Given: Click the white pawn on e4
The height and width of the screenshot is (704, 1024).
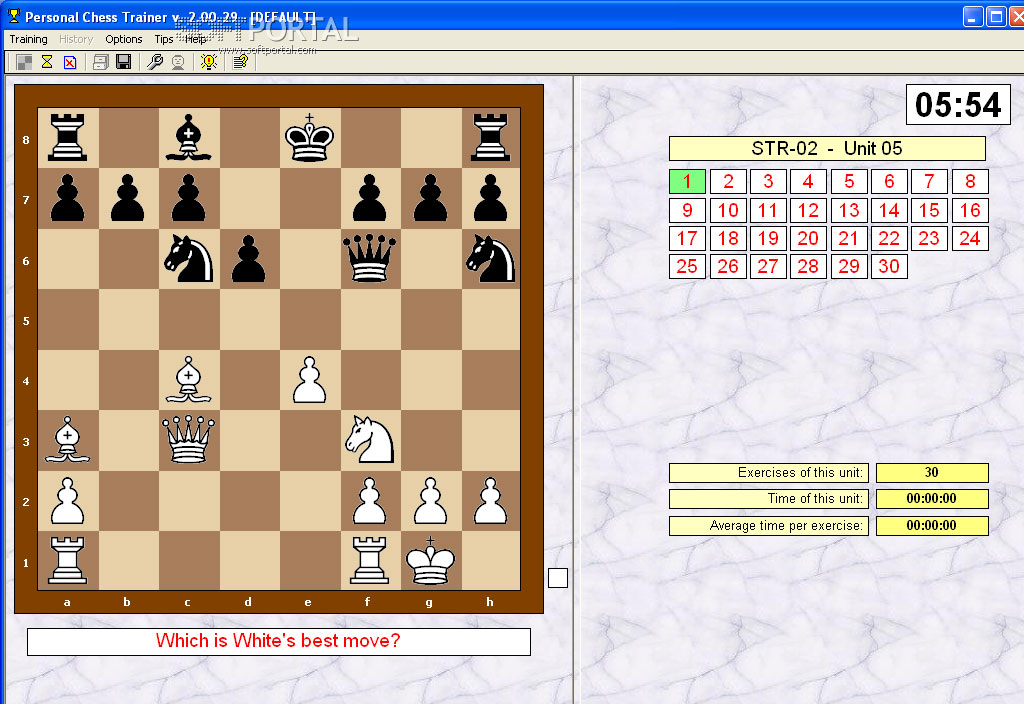Looking at the screenshot, I should click(310, 380).
